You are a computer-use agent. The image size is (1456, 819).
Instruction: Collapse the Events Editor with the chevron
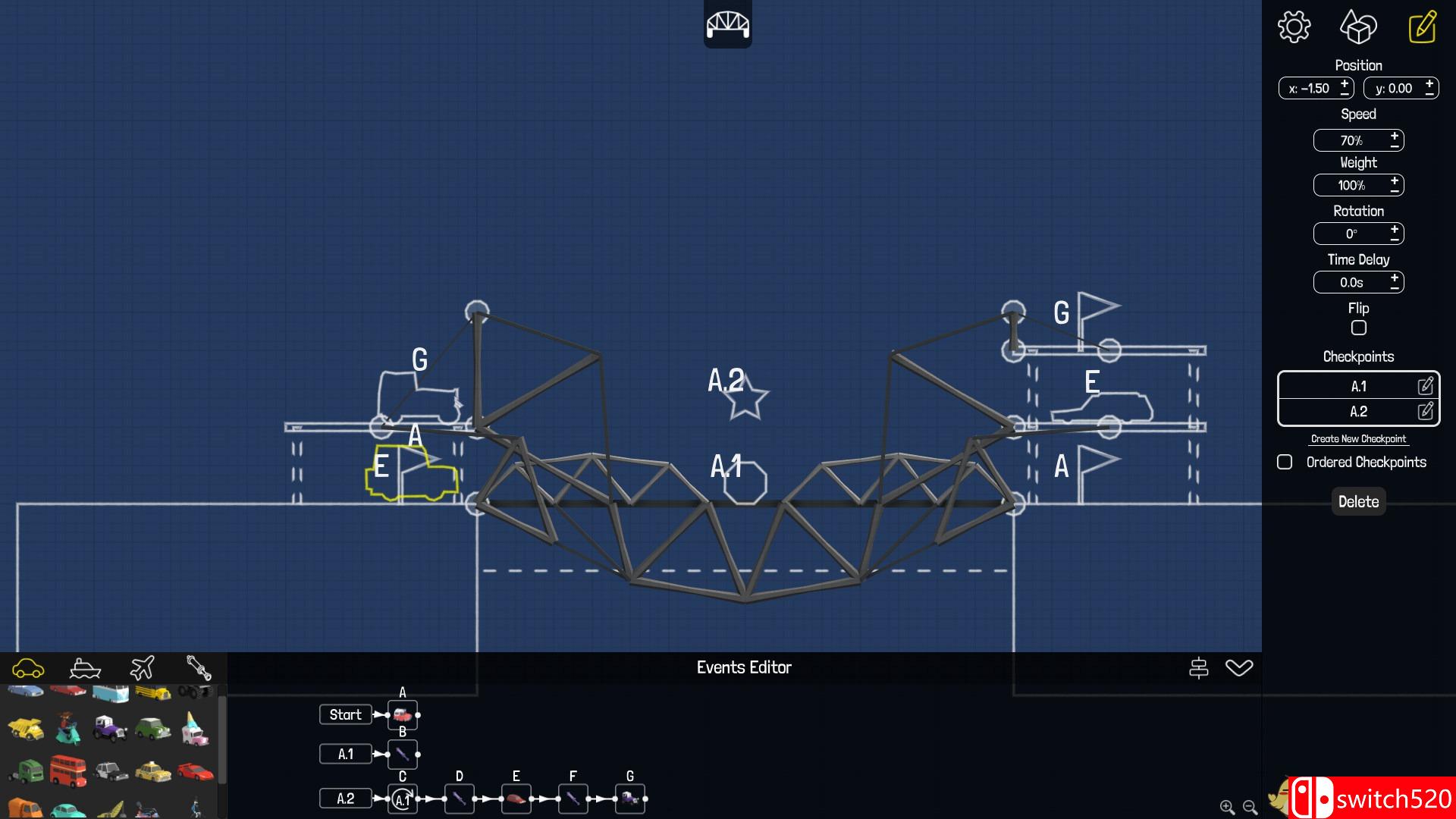click(1241, 668)
